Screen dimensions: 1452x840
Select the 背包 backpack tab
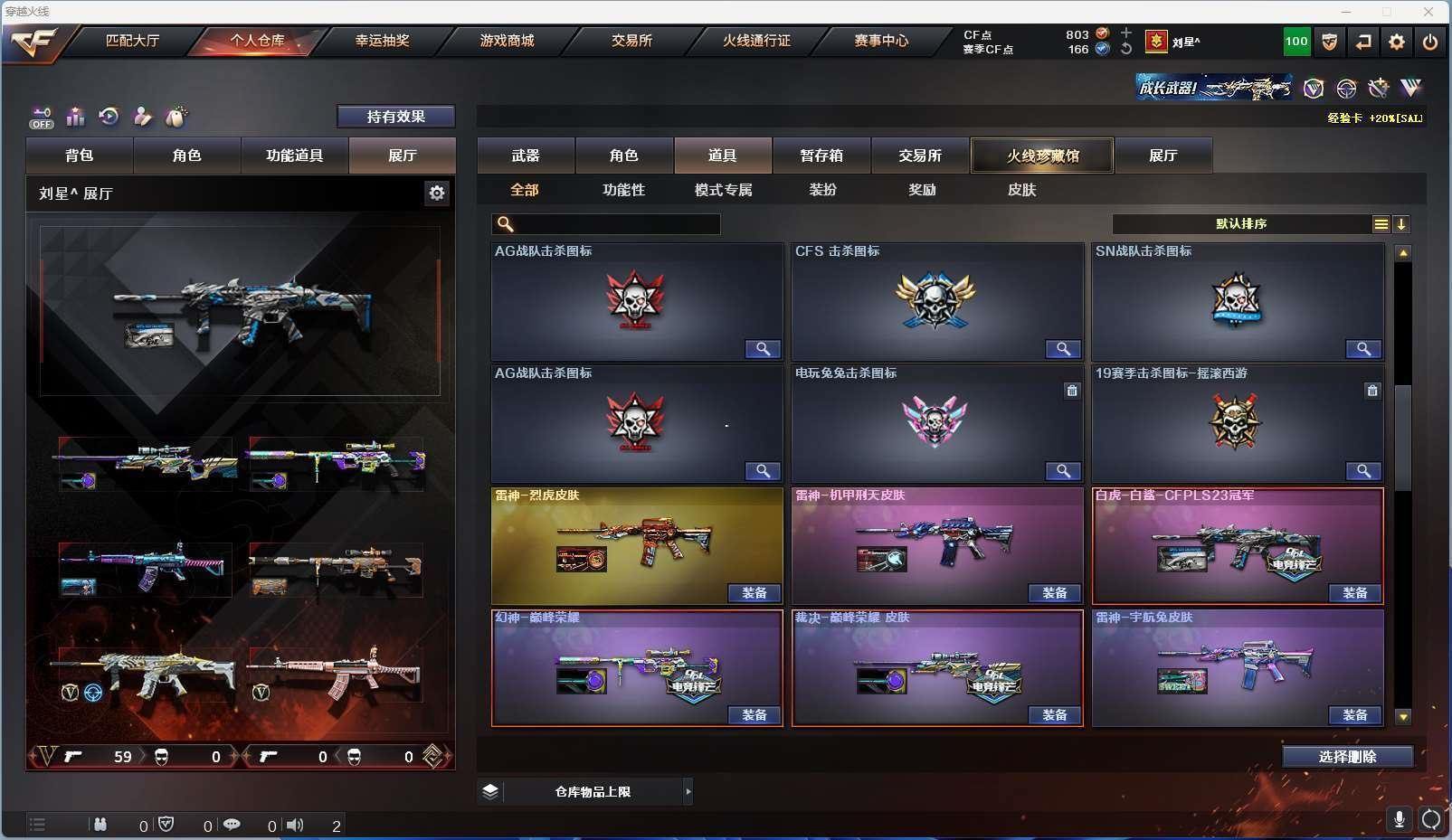(x=80, y=156)
